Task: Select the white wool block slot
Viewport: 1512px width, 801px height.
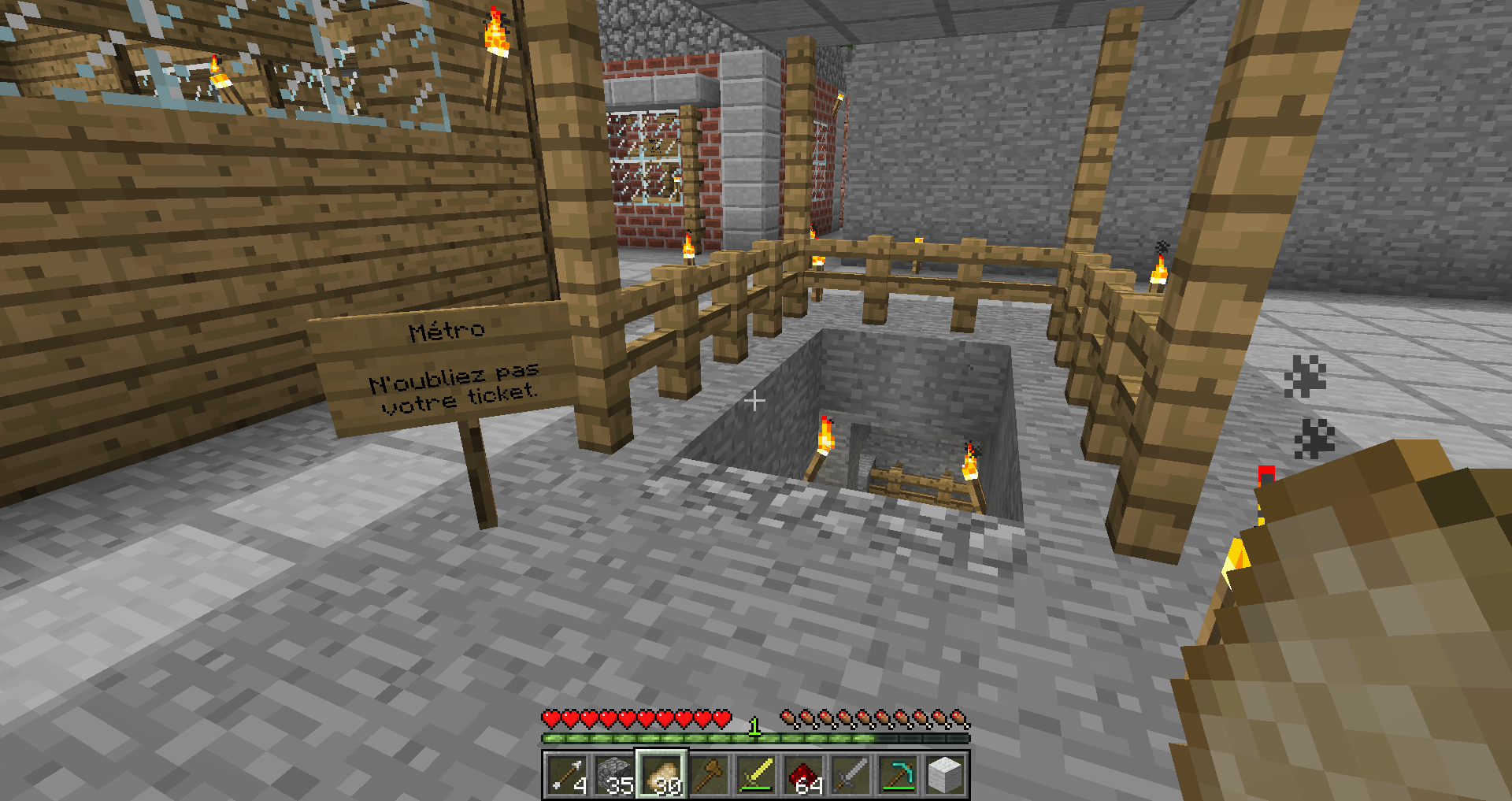Action: (945, 775)
